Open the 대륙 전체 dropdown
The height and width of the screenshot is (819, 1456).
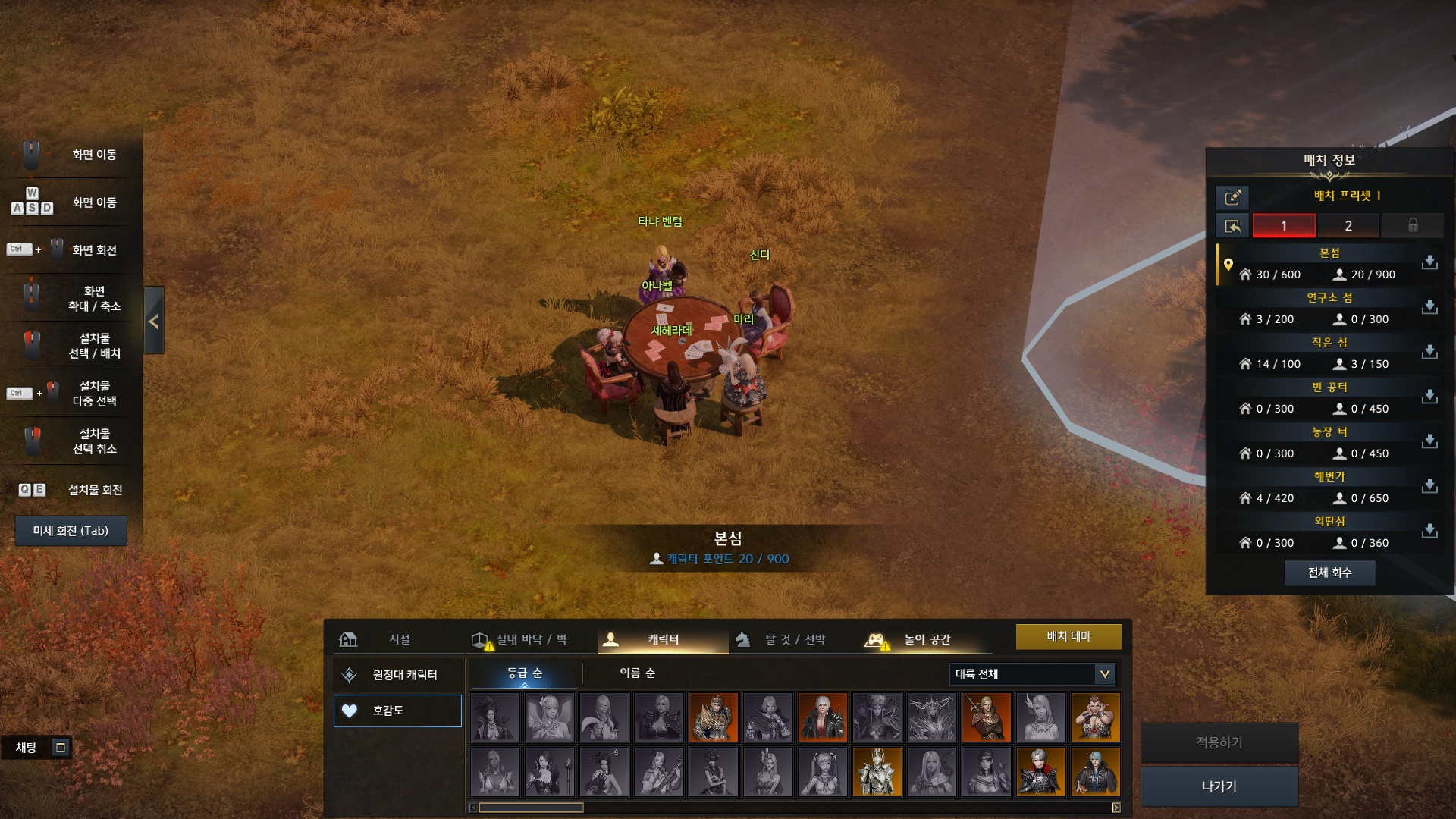click(1032, 673)
